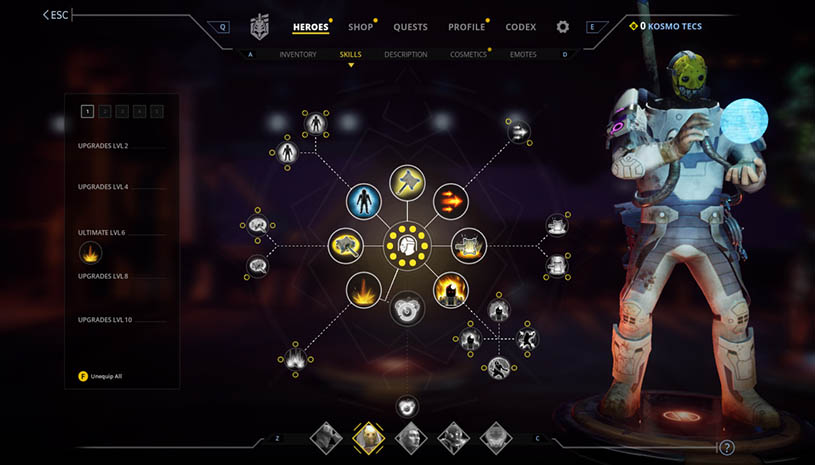The image size is (815, 465).
Task: Choose the hammer skill node
Action: tap(407, 182)
